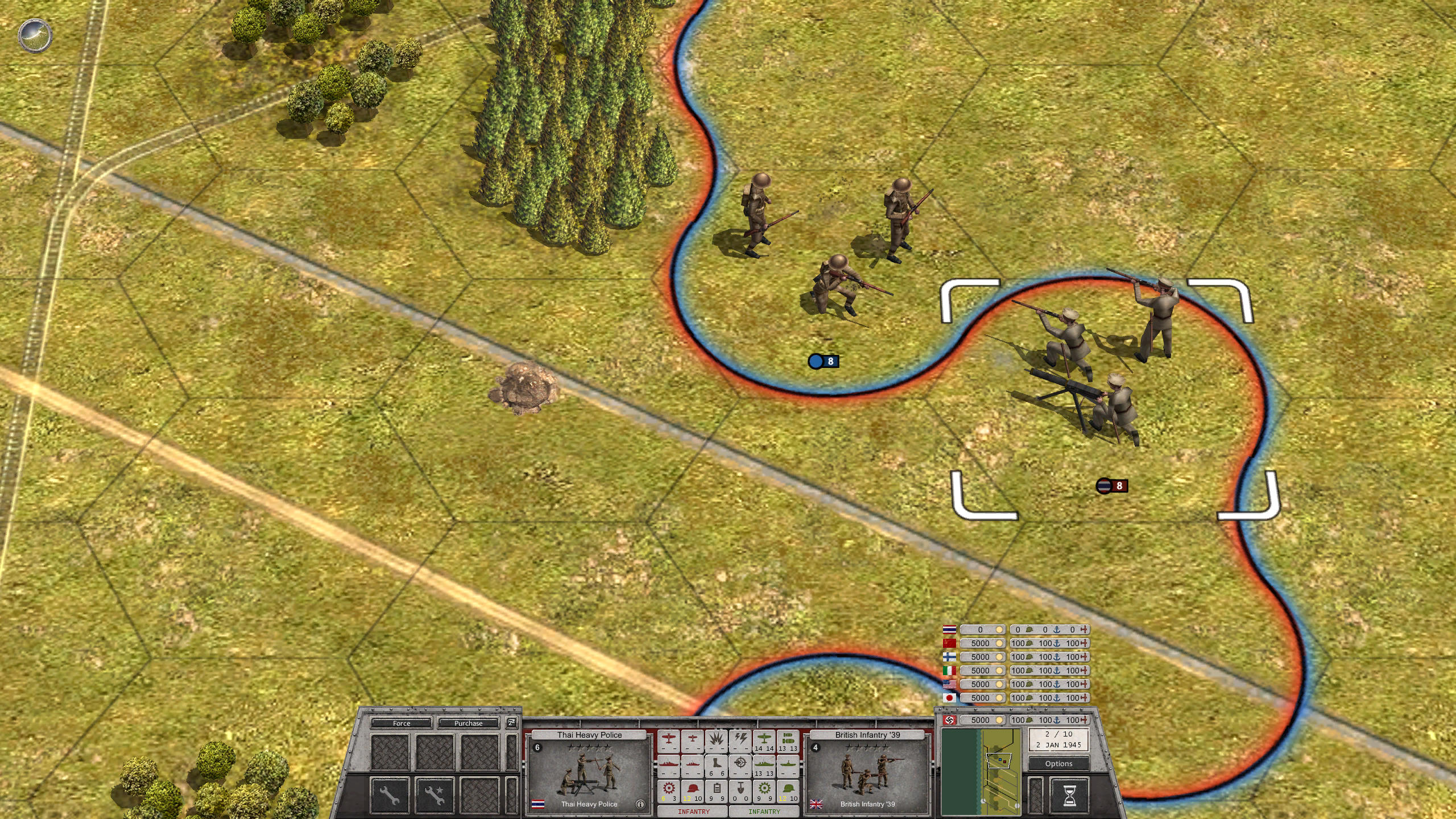Click the boot movement stat icon
The height and width of the screenshot is (819, 1456).
[717, 763]
